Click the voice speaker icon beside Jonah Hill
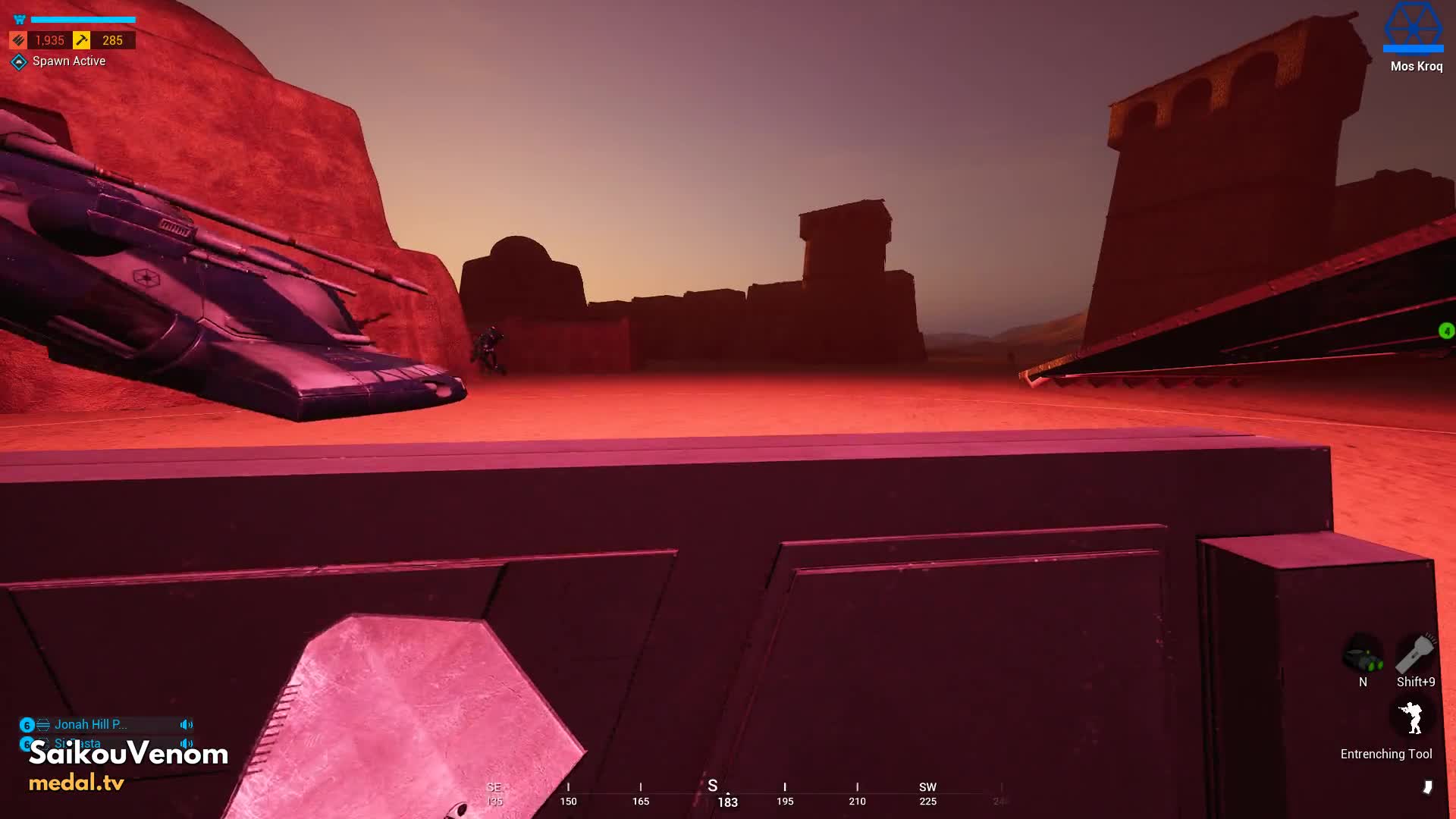This screenshot has width=1456, height=819. coord(187,724)
